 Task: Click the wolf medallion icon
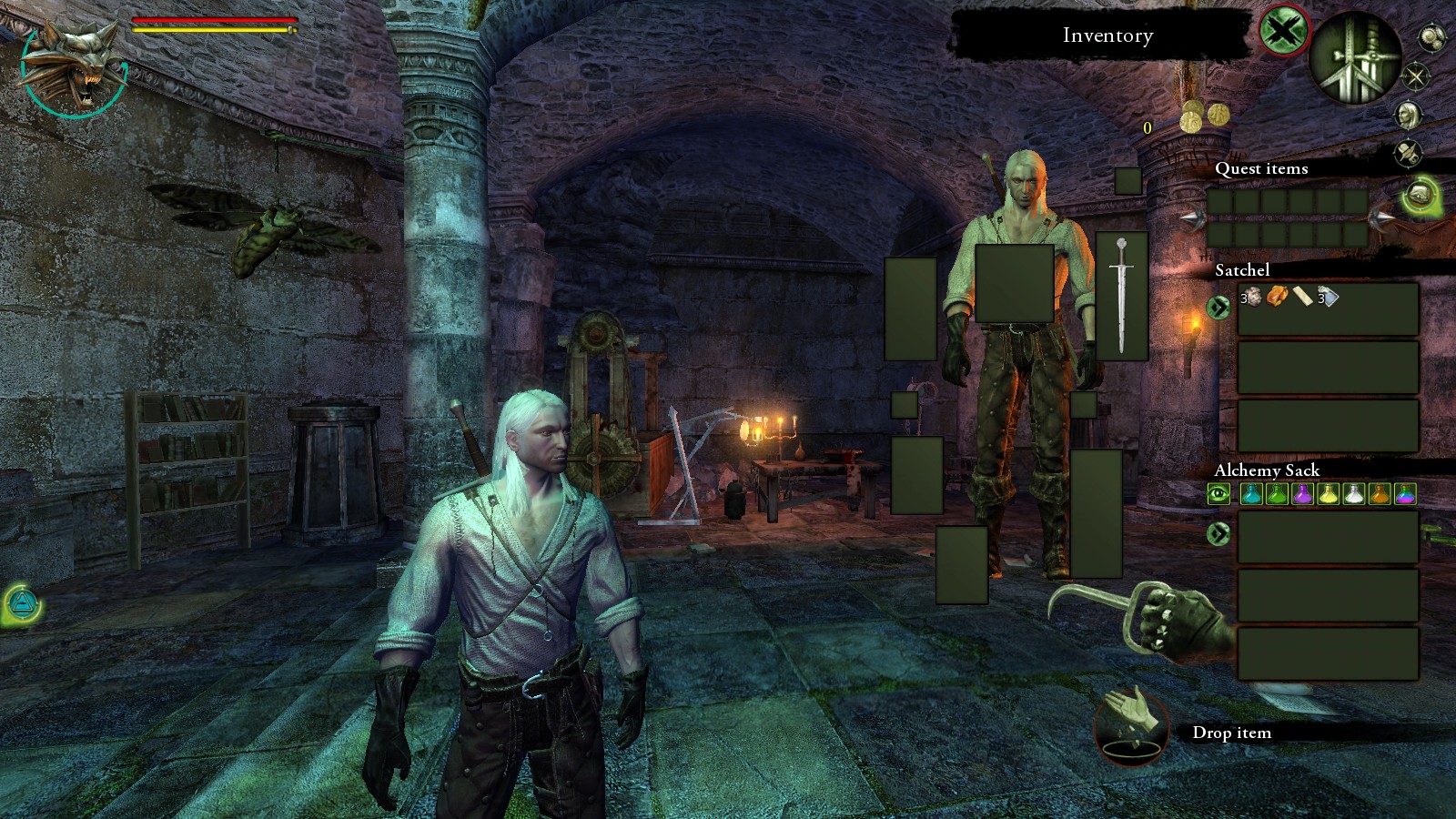point(73,68)
